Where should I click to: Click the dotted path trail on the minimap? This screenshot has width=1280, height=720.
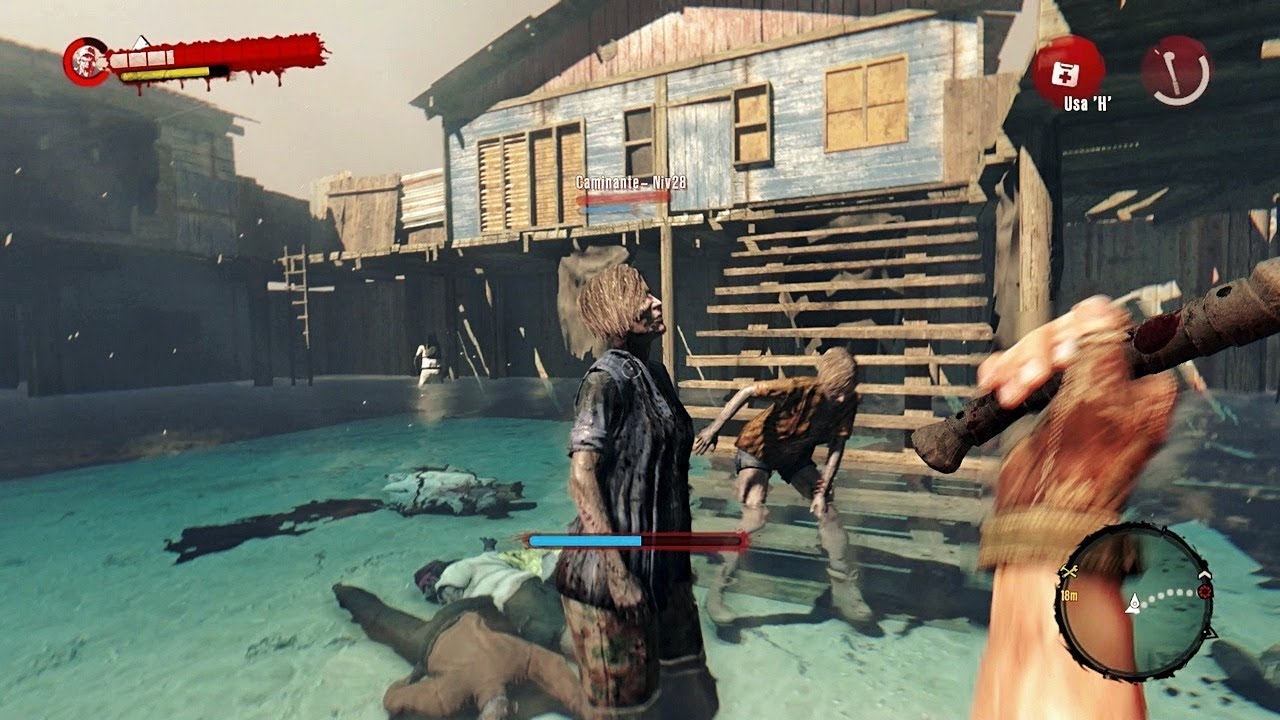tap(1167, 593)
